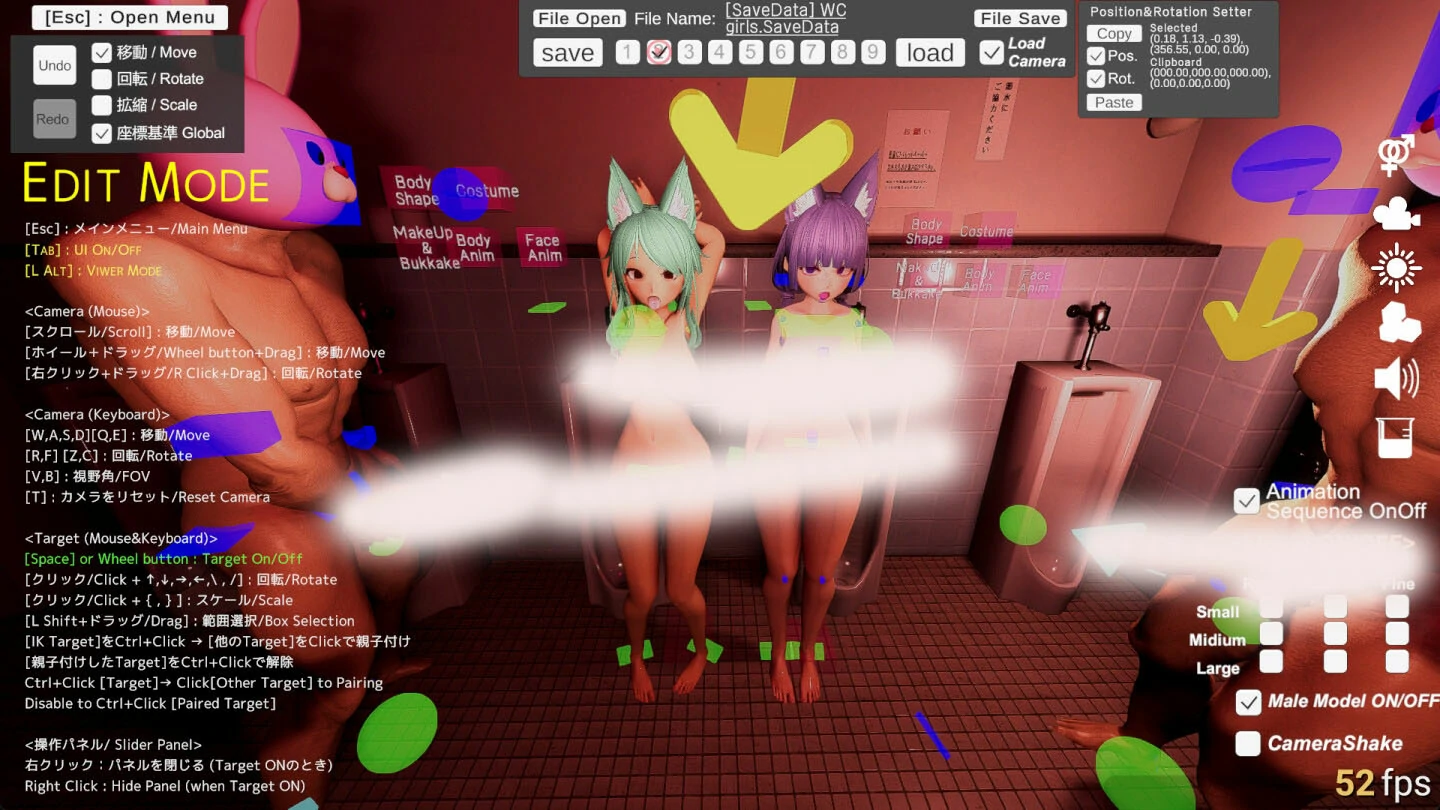Click the save button
Image resolution: width=1440 pixels, height=810 pixels.
pos(567,52)
